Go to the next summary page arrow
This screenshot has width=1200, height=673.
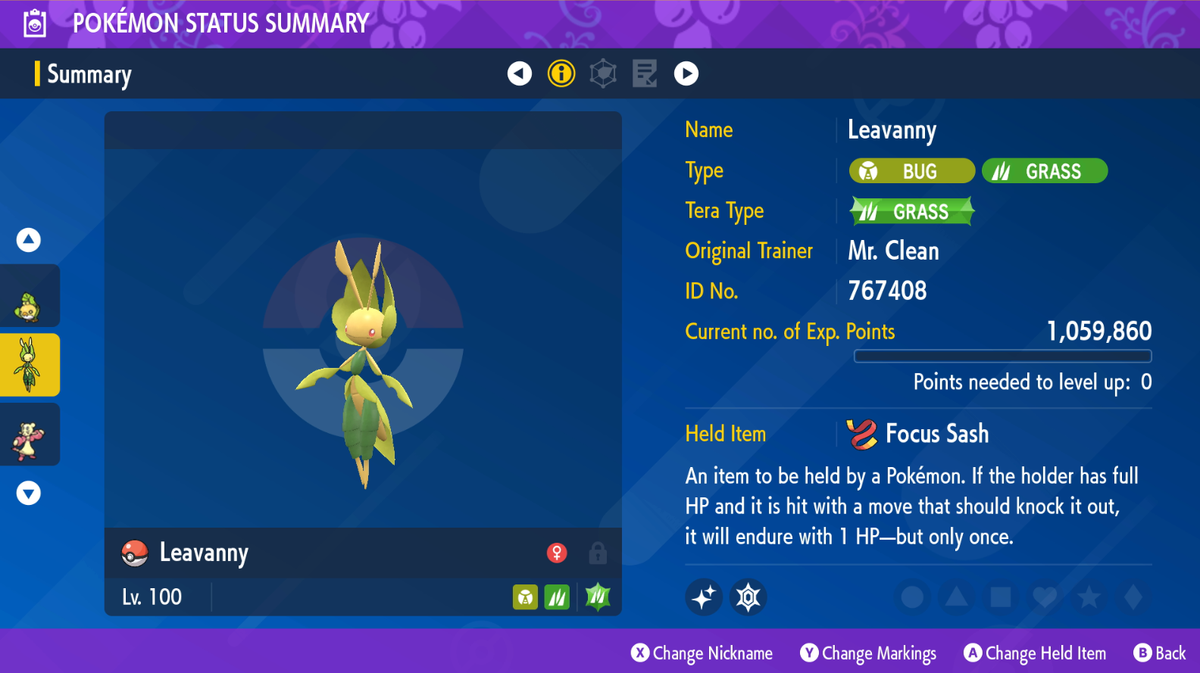point(686,73)
